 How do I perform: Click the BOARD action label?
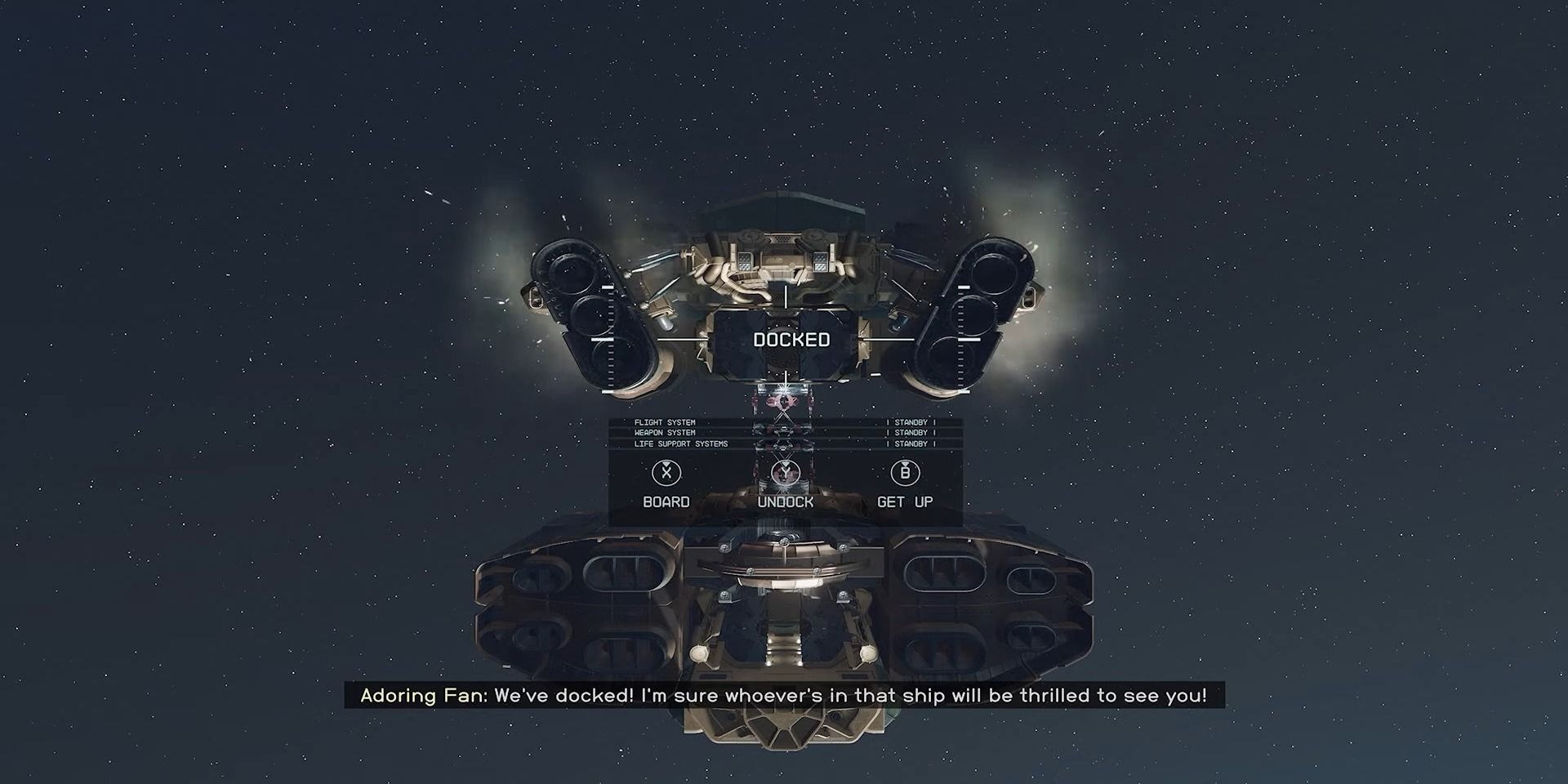click(666, 501)
